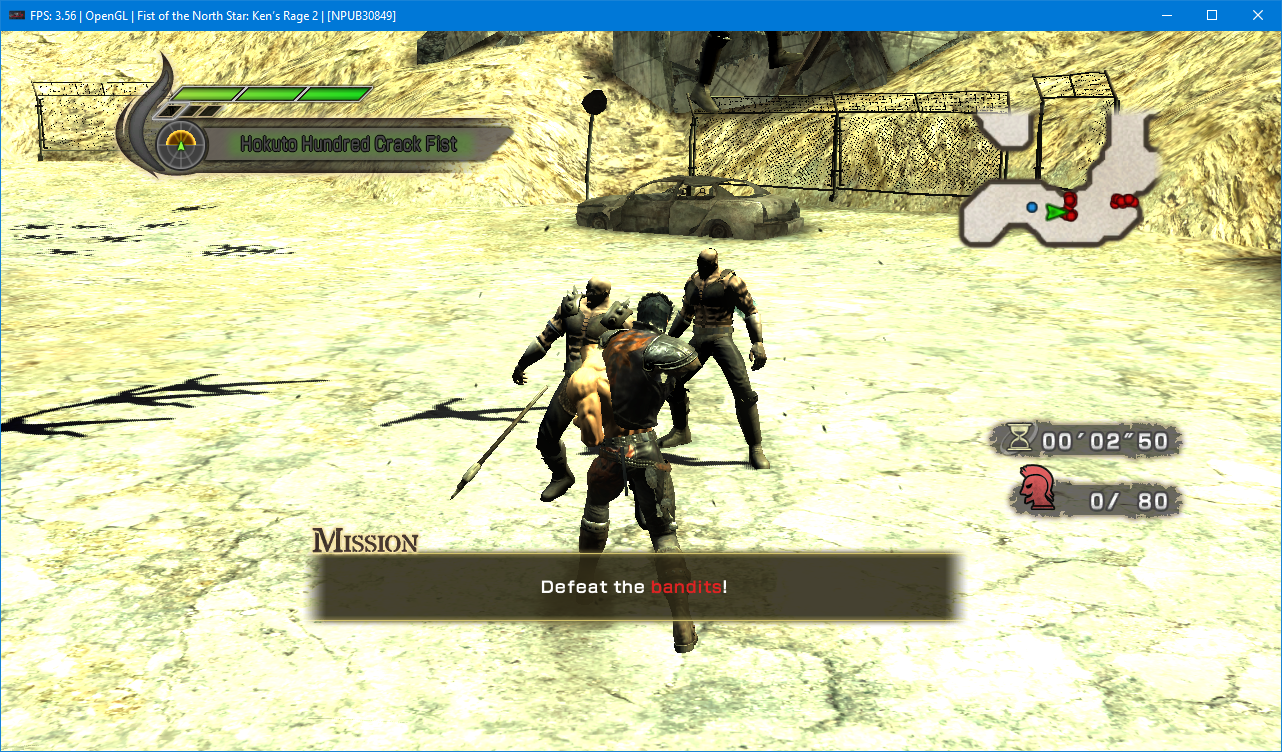
Task: Click the red helmet enemy counter icon
Action: click(1037, 489)
